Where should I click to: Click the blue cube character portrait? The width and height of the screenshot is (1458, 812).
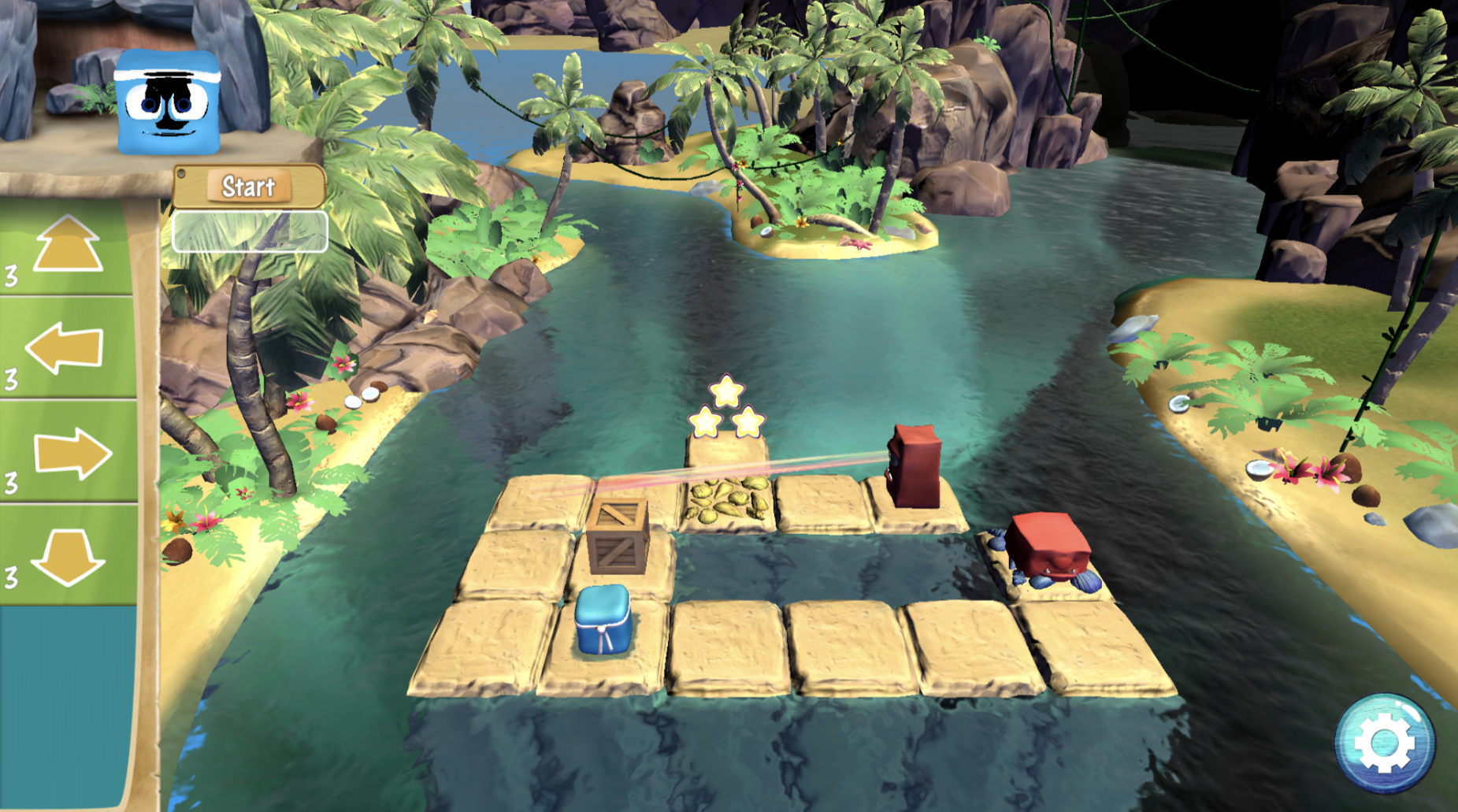168,102
